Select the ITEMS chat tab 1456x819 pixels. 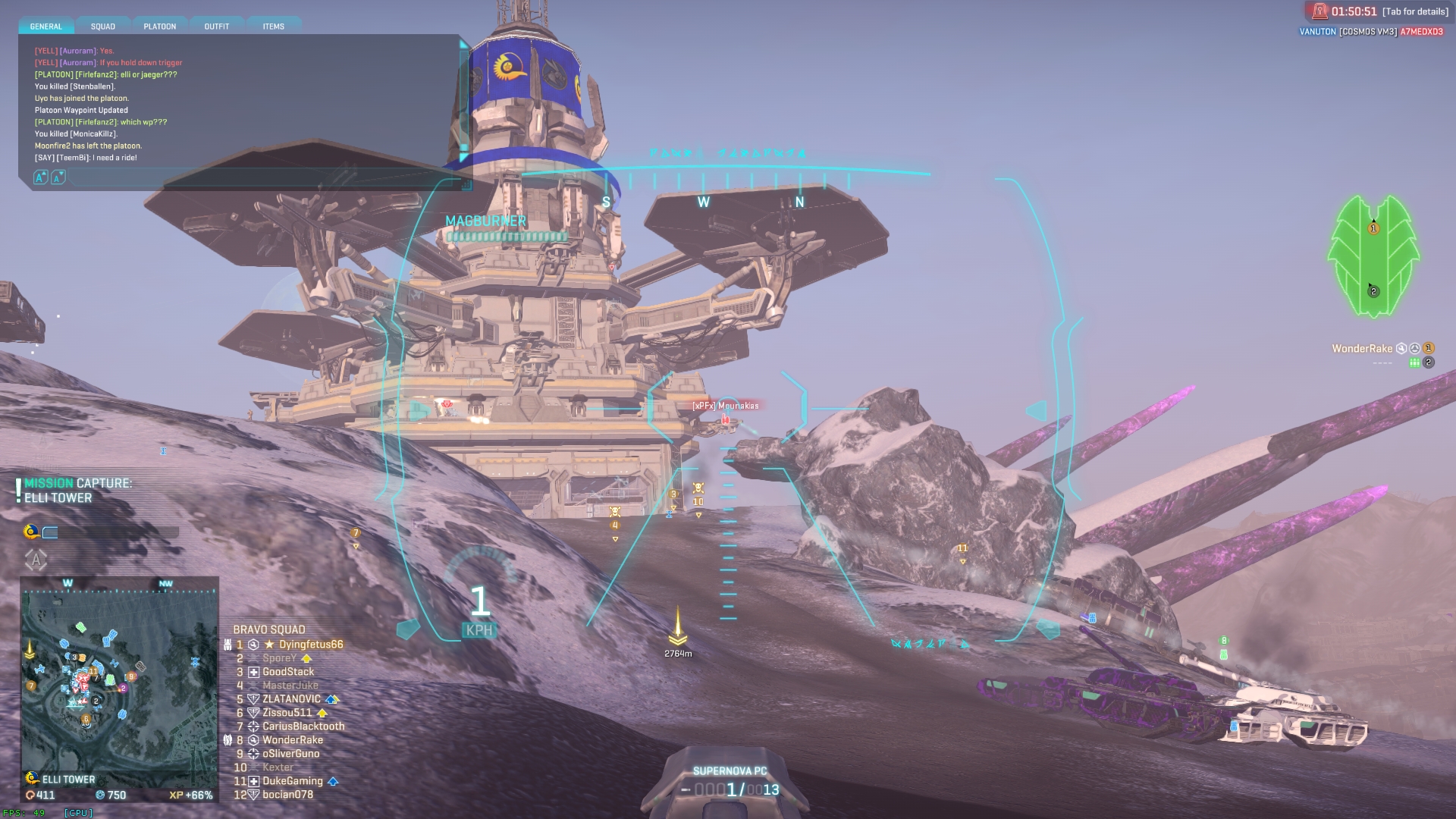tap(273, 26)
